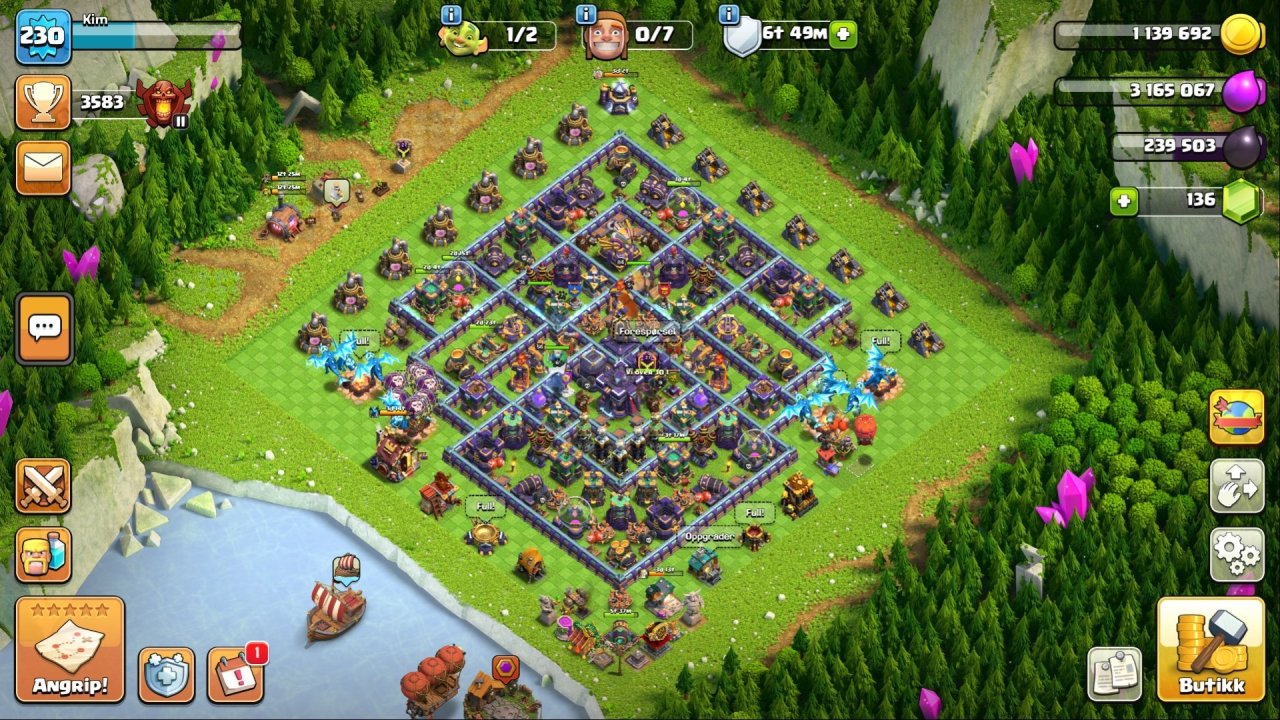Open the trophy league panel

tap(43, 102)
